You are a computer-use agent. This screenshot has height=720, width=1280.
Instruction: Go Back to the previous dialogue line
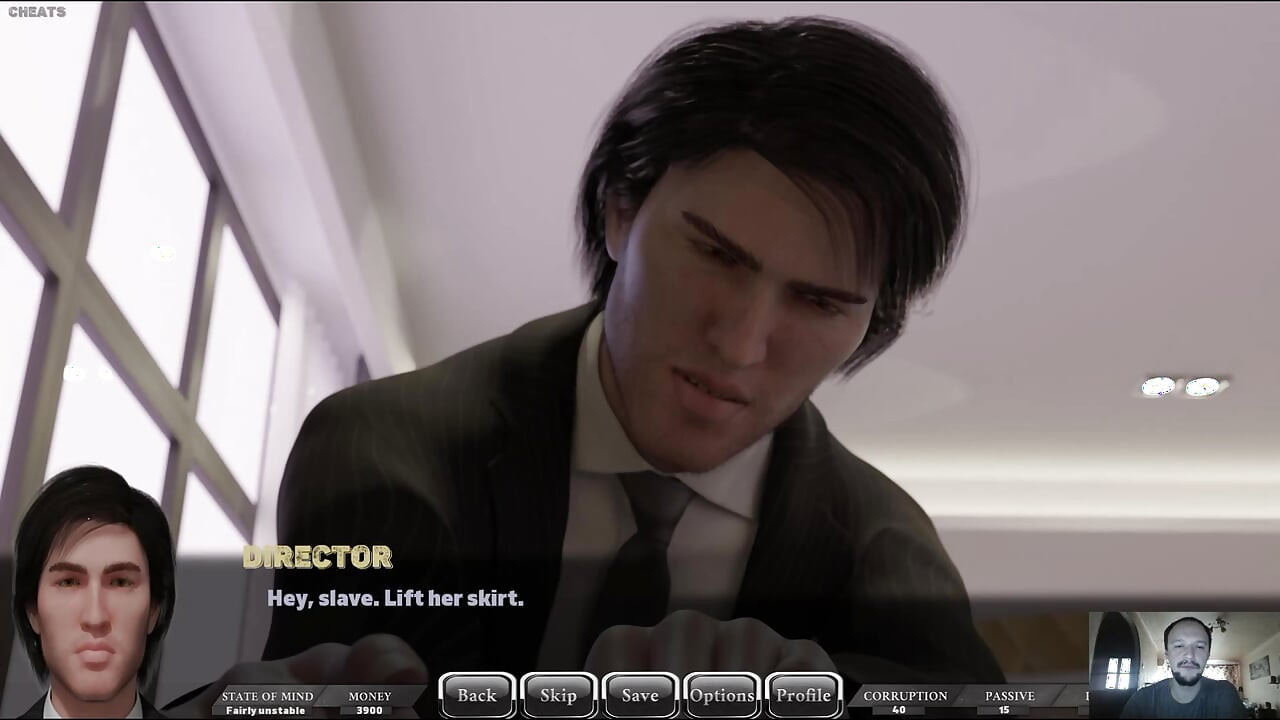477,695
